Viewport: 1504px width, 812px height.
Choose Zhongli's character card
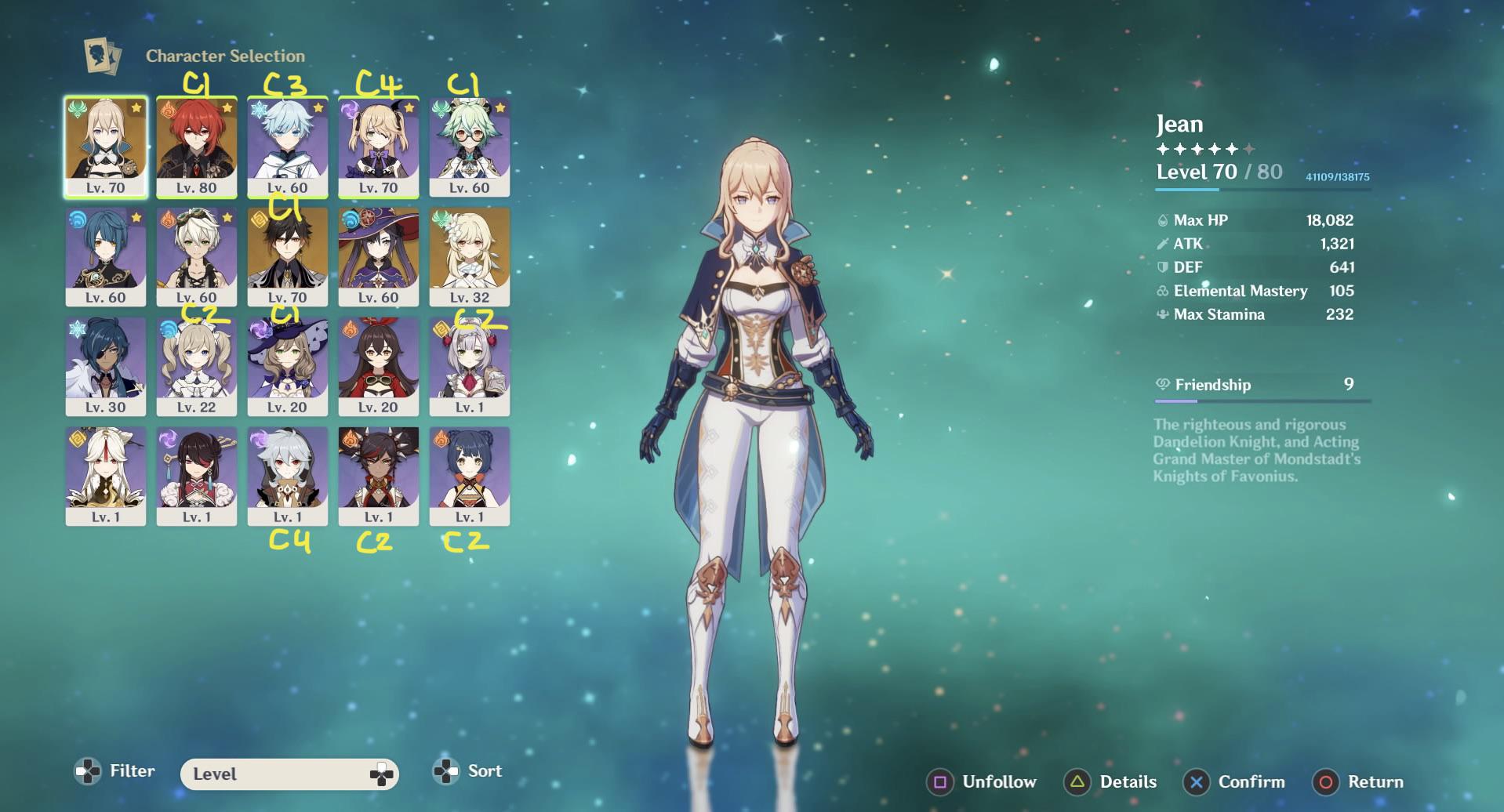[287, 256]
